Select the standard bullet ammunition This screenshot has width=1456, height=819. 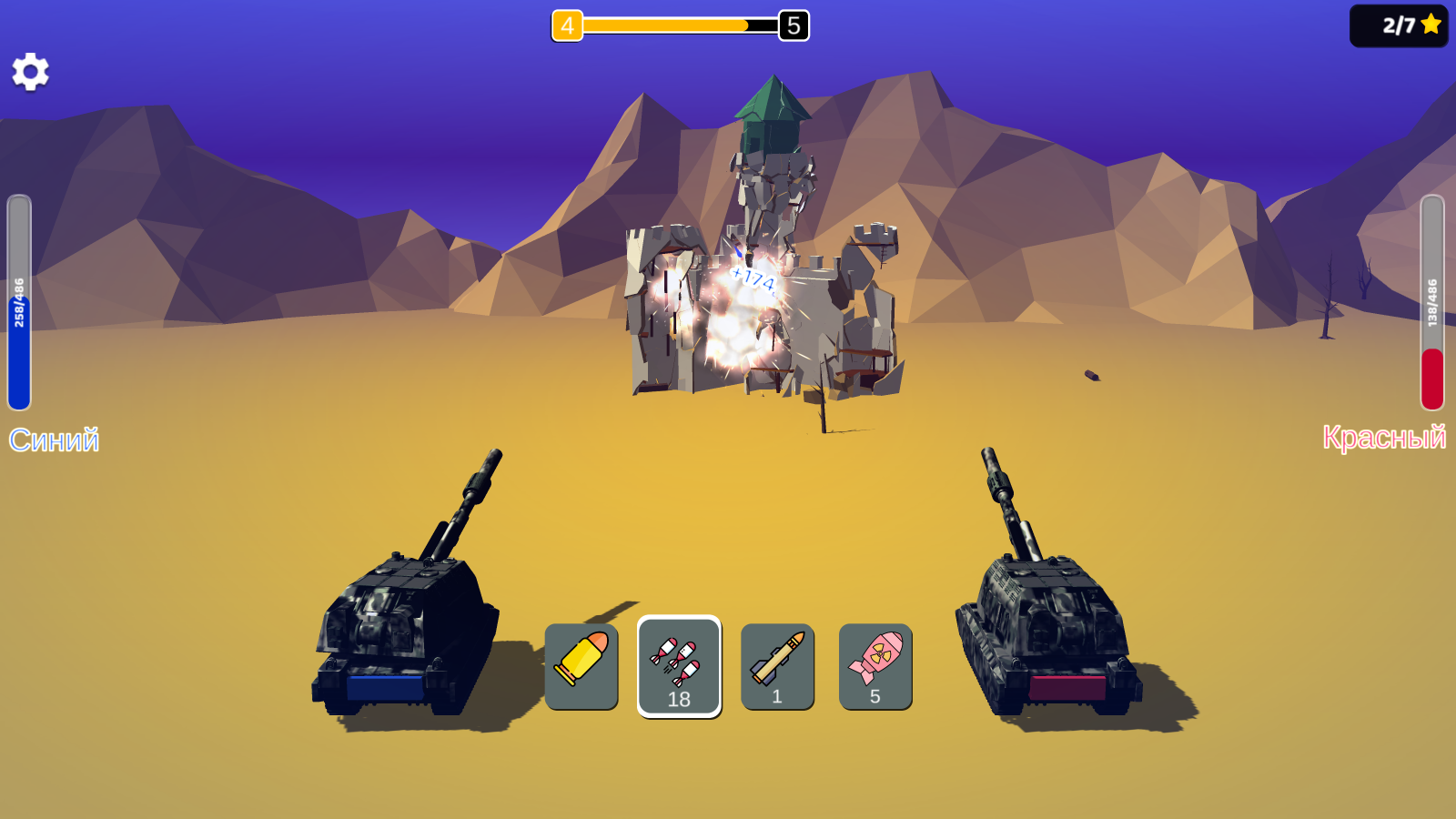pyautogui.click(x=581, y=664)
